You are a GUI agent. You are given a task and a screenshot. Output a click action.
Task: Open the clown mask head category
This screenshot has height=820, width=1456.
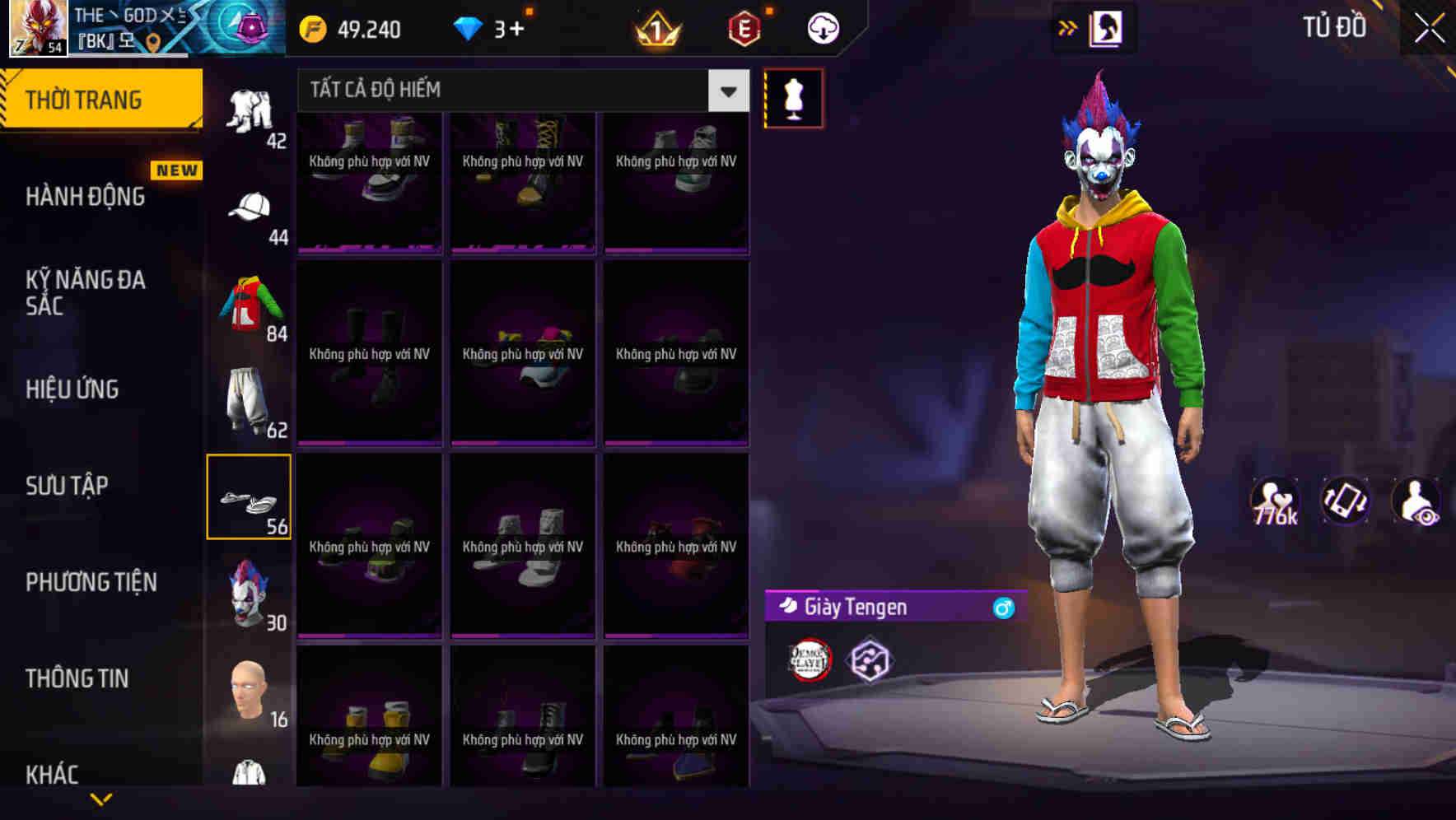(x=249, y=591)
